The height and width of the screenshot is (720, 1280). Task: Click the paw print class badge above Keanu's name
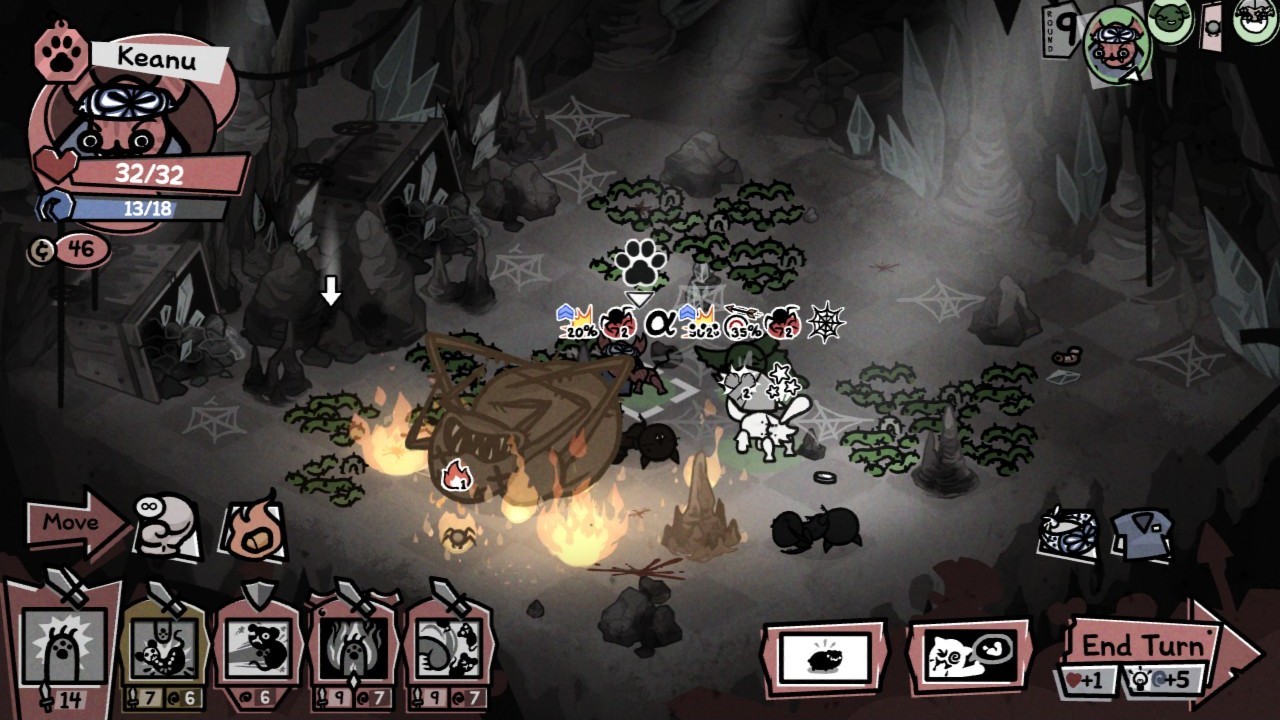click(x=61, y=55)
